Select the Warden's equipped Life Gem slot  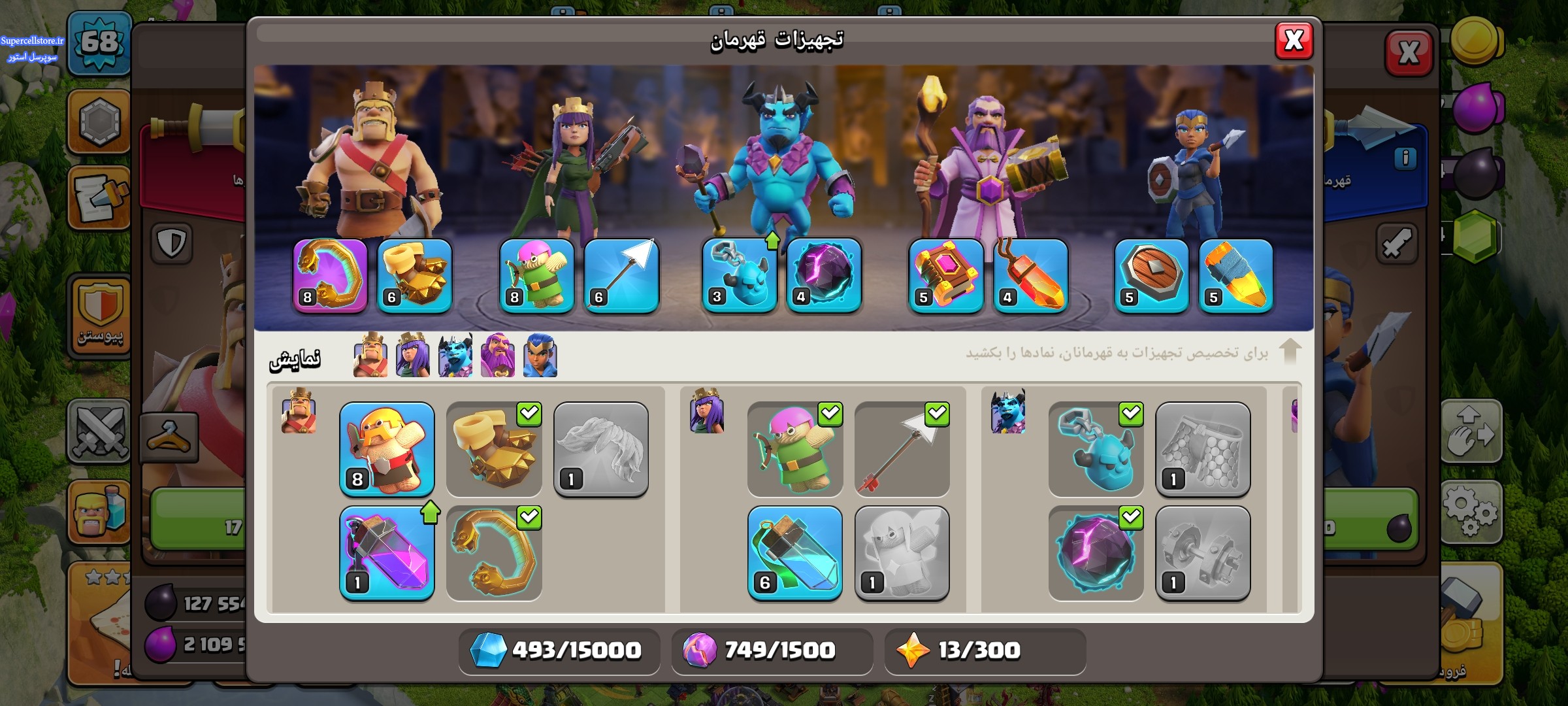click(1030, 276)
